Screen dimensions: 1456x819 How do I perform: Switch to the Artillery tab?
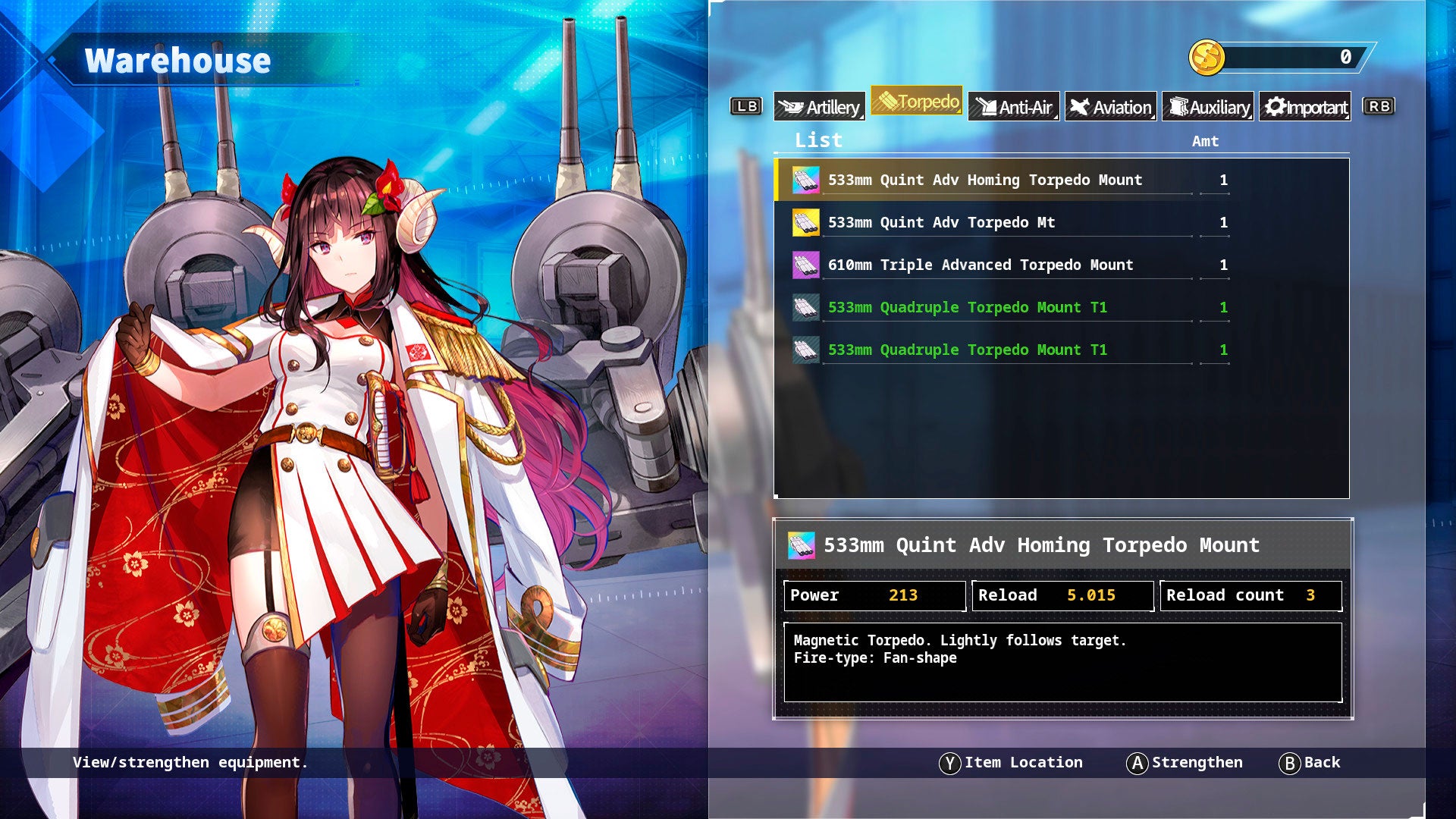tap(819, 107)
